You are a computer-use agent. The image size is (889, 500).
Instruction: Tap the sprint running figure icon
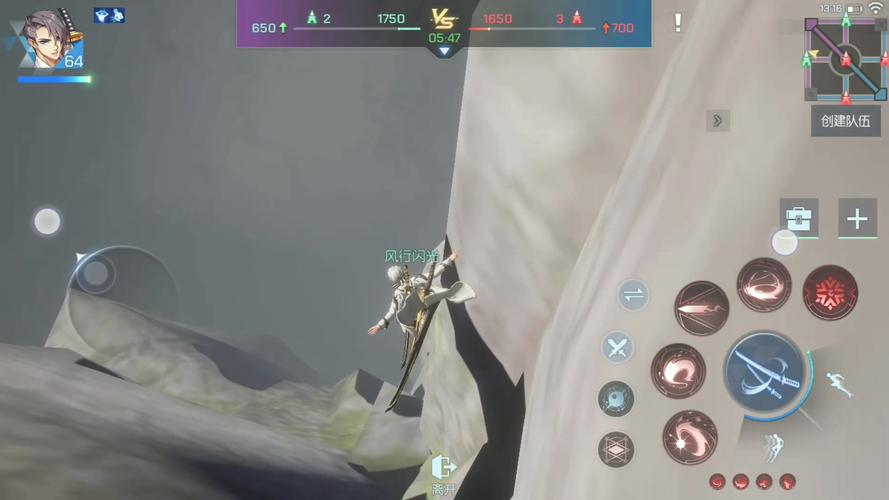coord(838,383)
